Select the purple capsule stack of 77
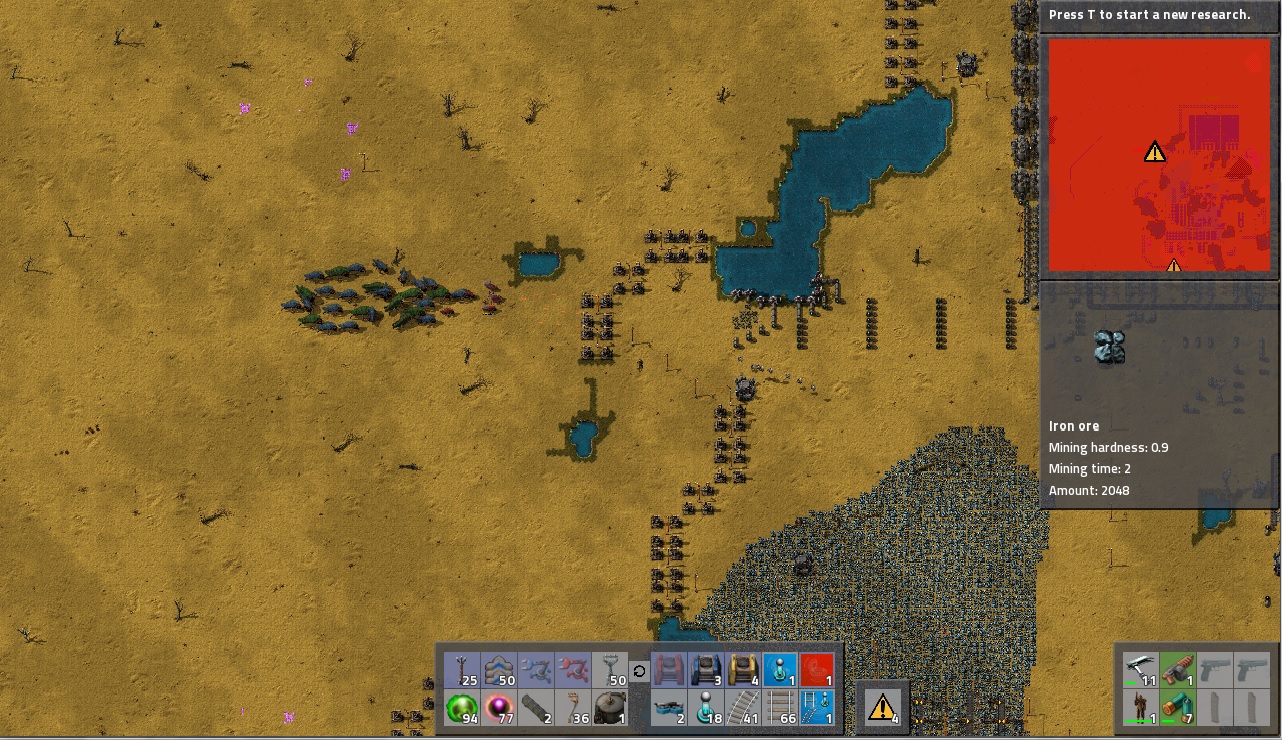 click(499, 708)
